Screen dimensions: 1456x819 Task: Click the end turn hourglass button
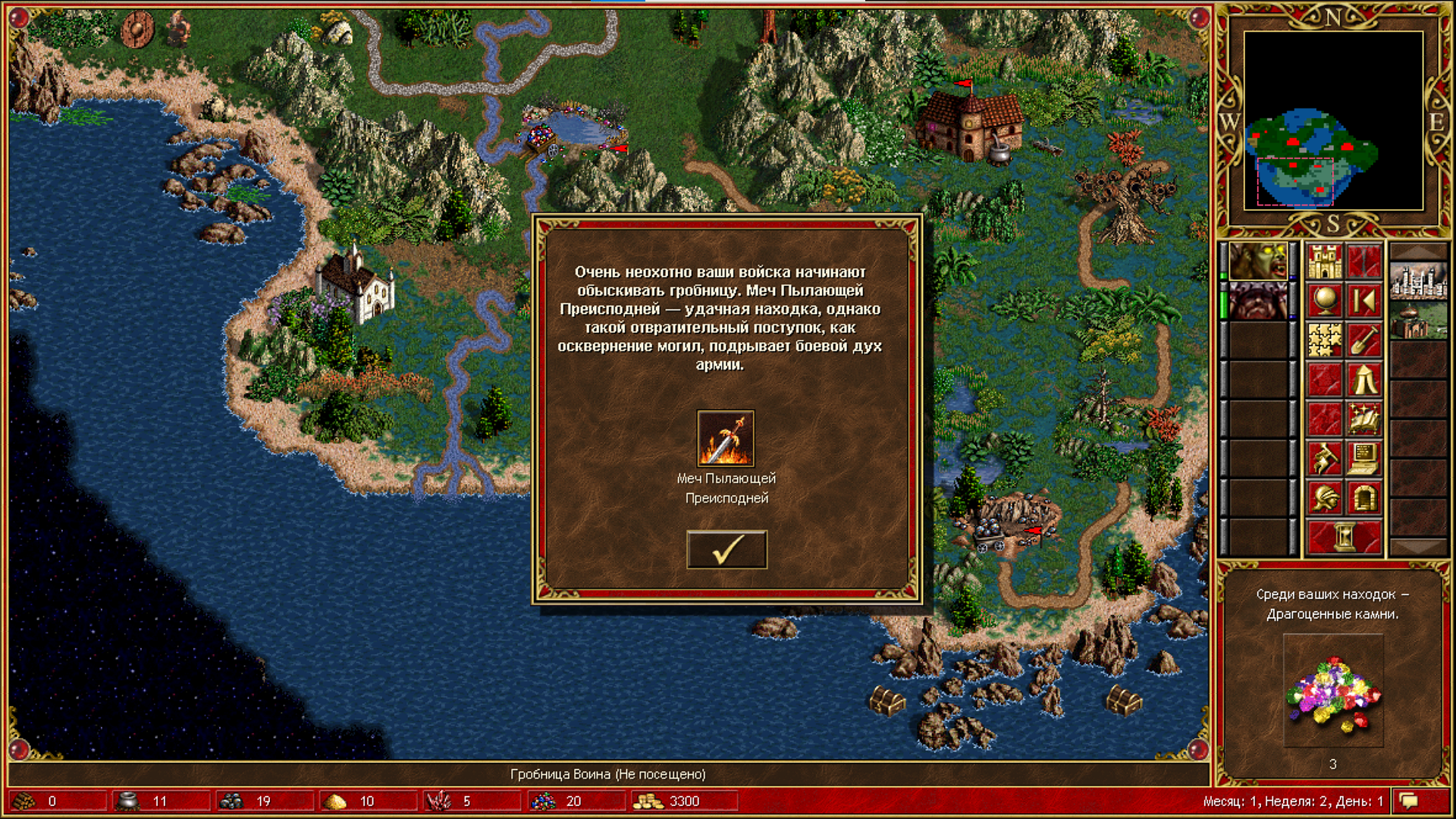coord(1344,538)
